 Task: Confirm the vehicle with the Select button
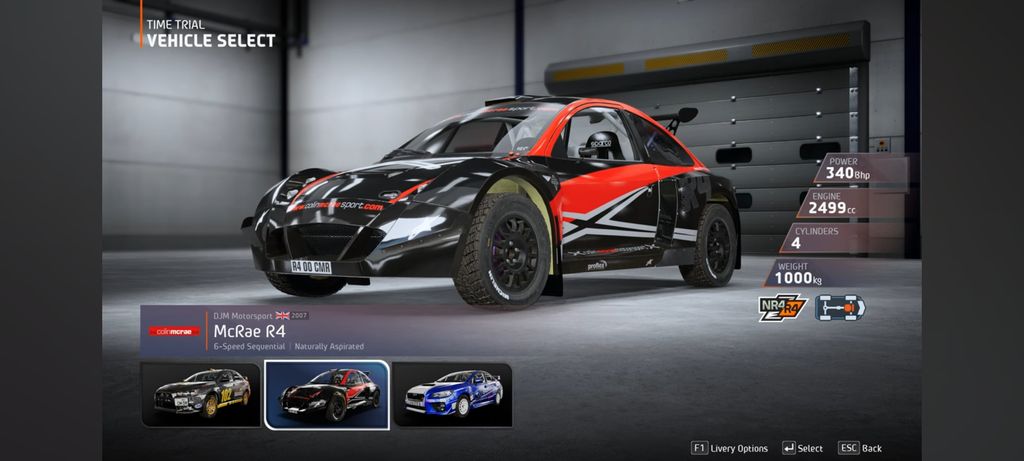(803, 448)
